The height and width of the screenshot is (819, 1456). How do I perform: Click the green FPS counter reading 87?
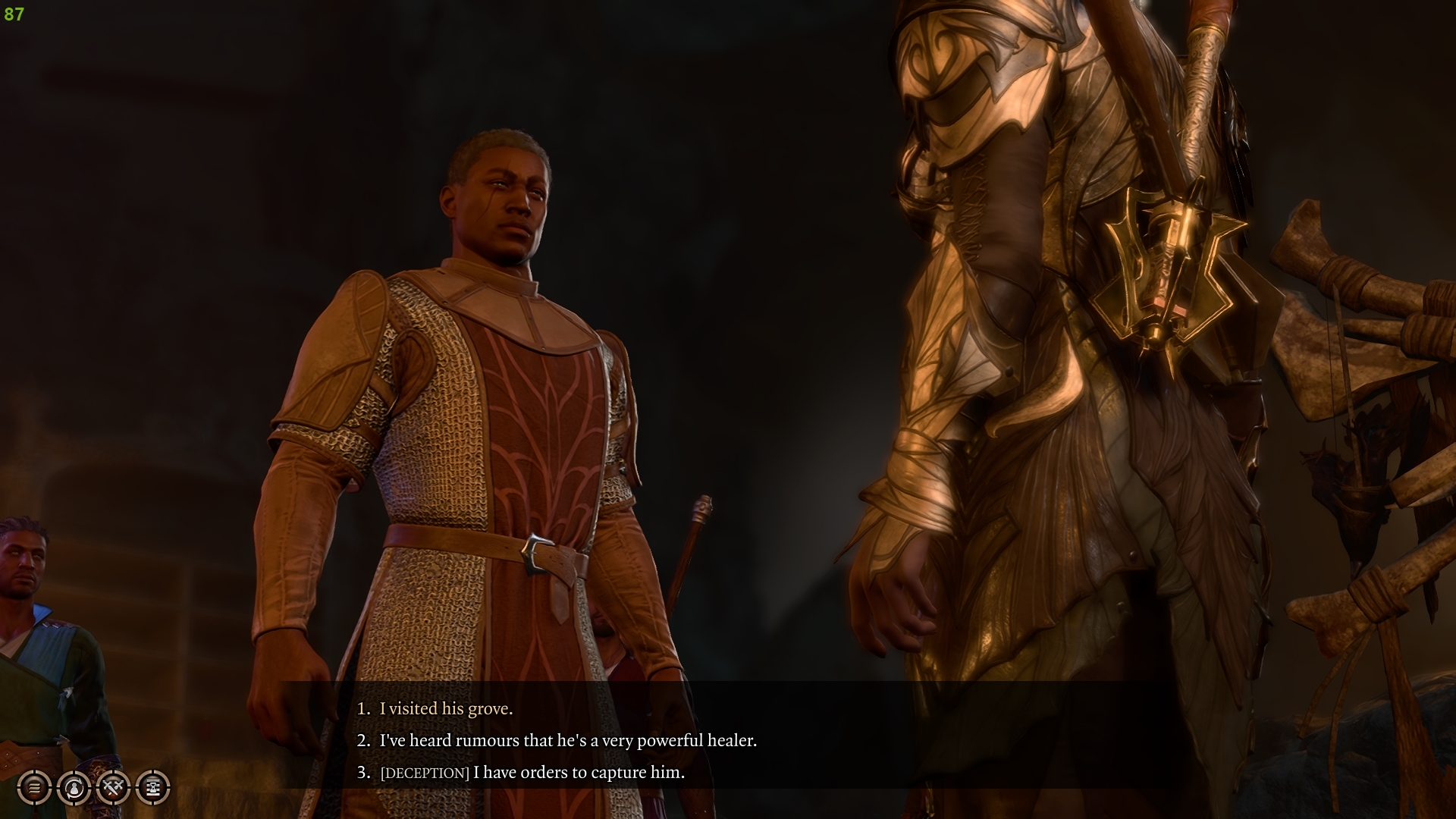point(13,12)
